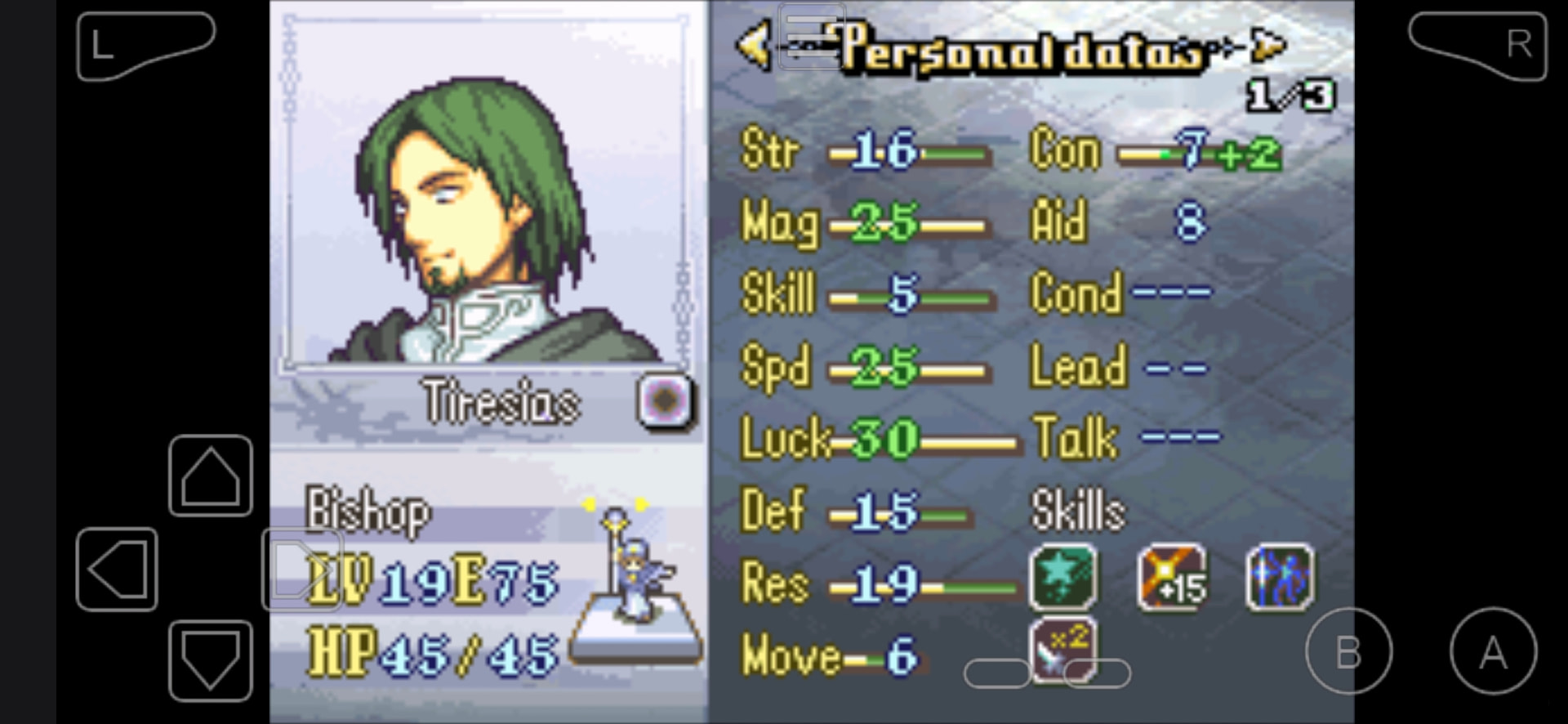
Task: Advance to next page with right arrow
Action: (x=1268, y=46)
